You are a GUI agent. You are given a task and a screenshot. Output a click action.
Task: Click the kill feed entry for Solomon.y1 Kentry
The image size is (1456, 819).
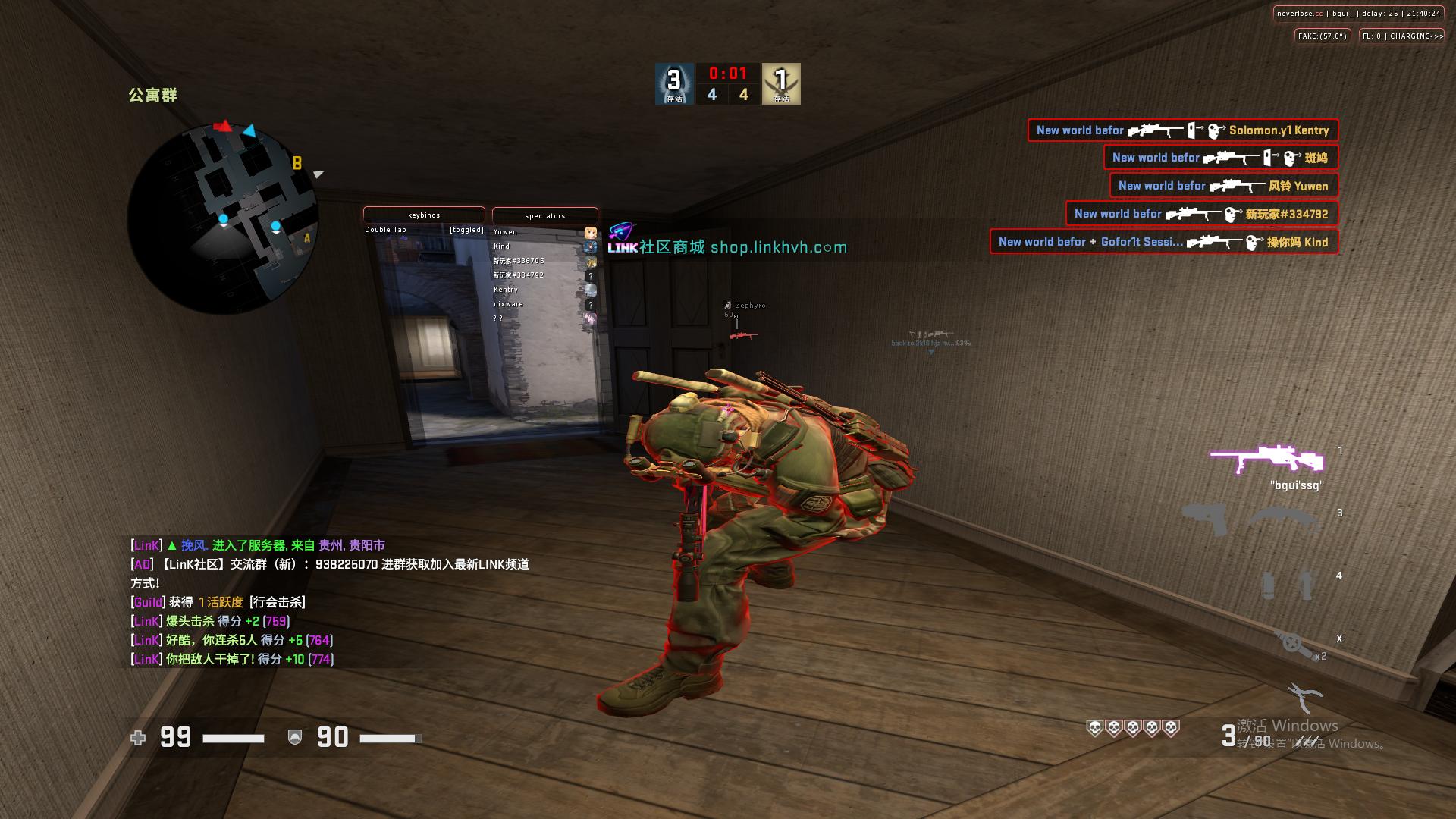point(1182,130)
